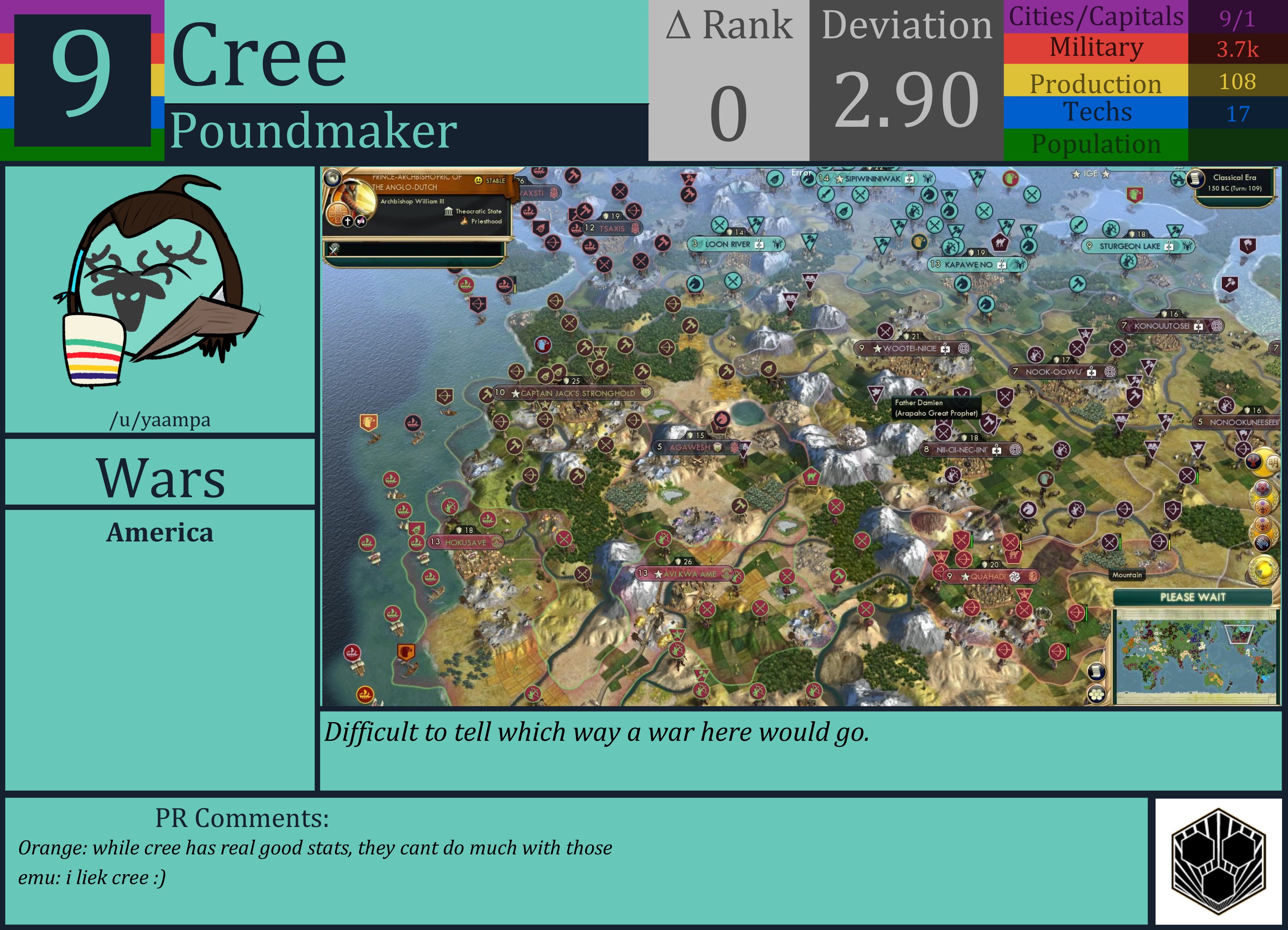Select the Theocratic State government icon

448,211
